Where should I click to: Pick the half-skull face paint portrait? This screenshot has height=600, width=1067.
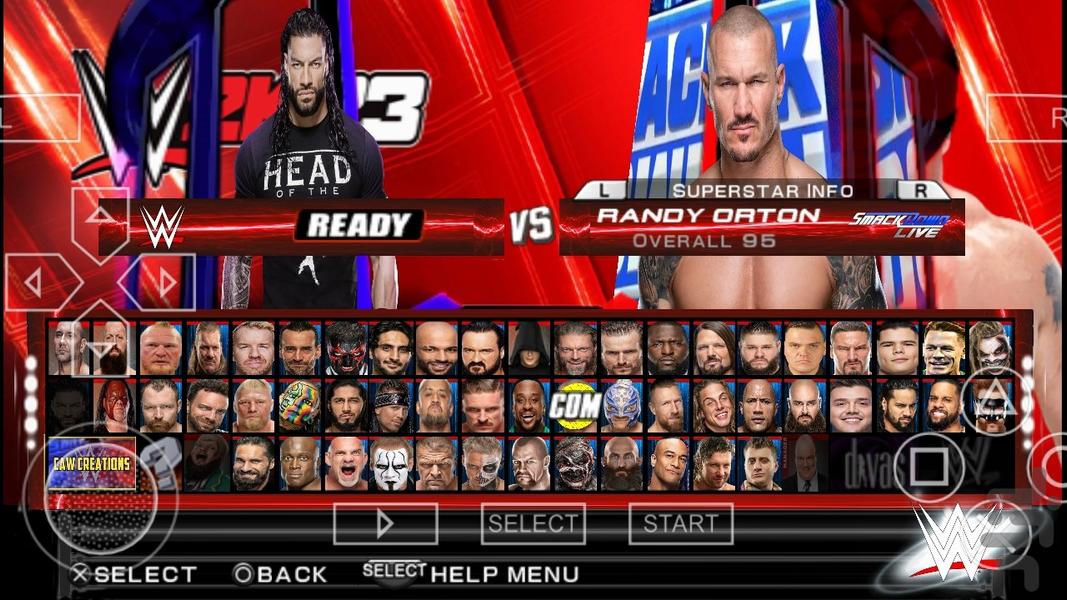point(483,464)
